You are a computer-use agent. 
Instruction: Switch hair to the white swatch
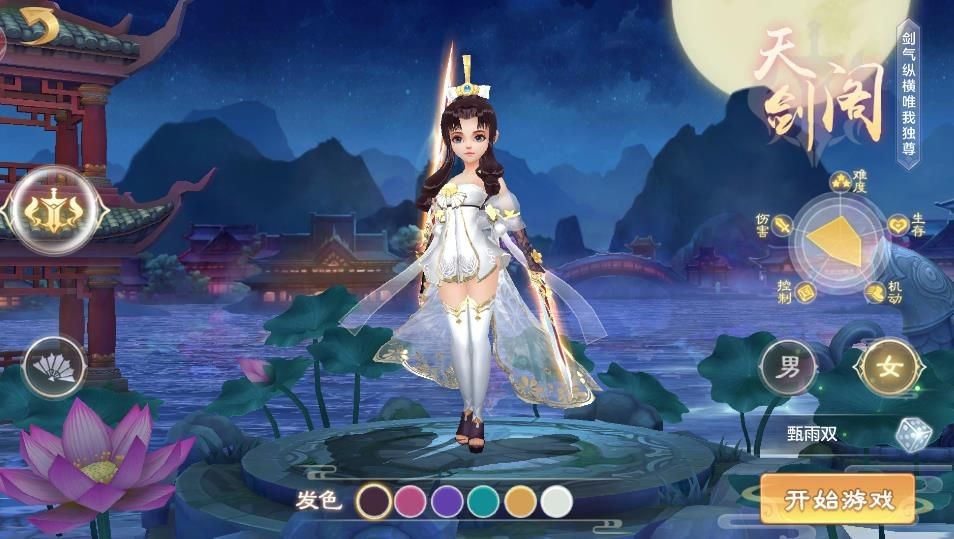(556, 500)
